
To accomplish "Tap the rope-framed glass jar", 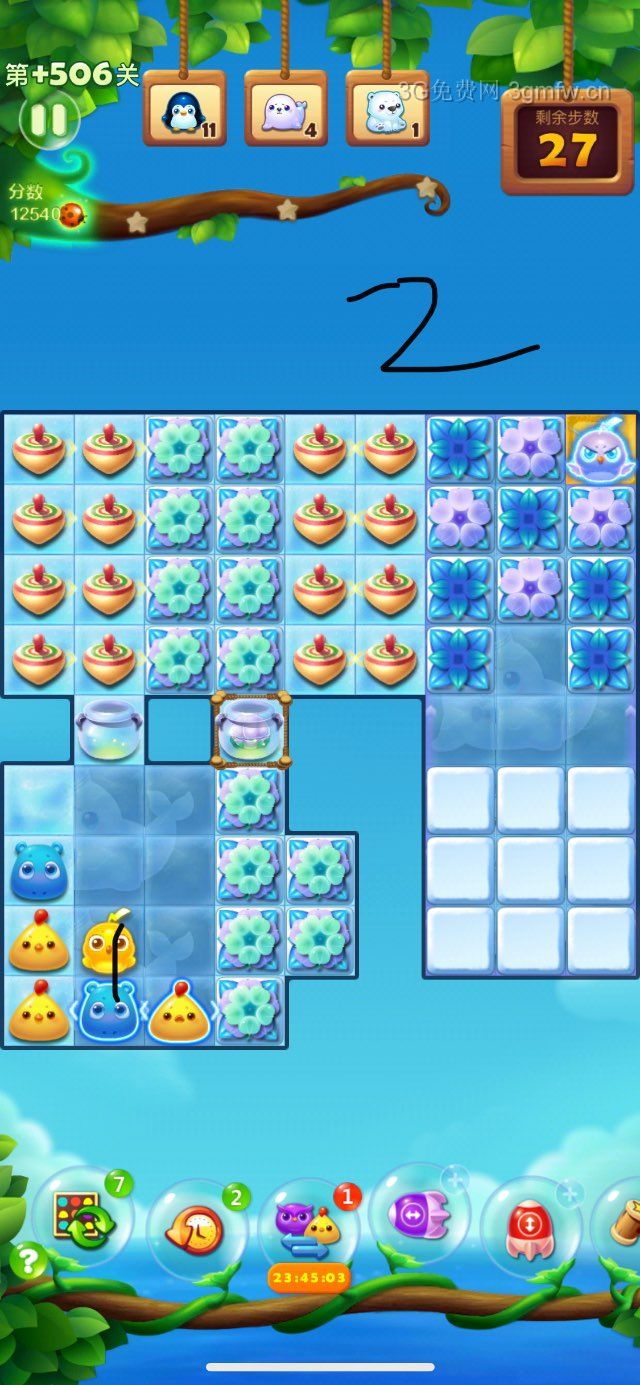I will 250,730.
